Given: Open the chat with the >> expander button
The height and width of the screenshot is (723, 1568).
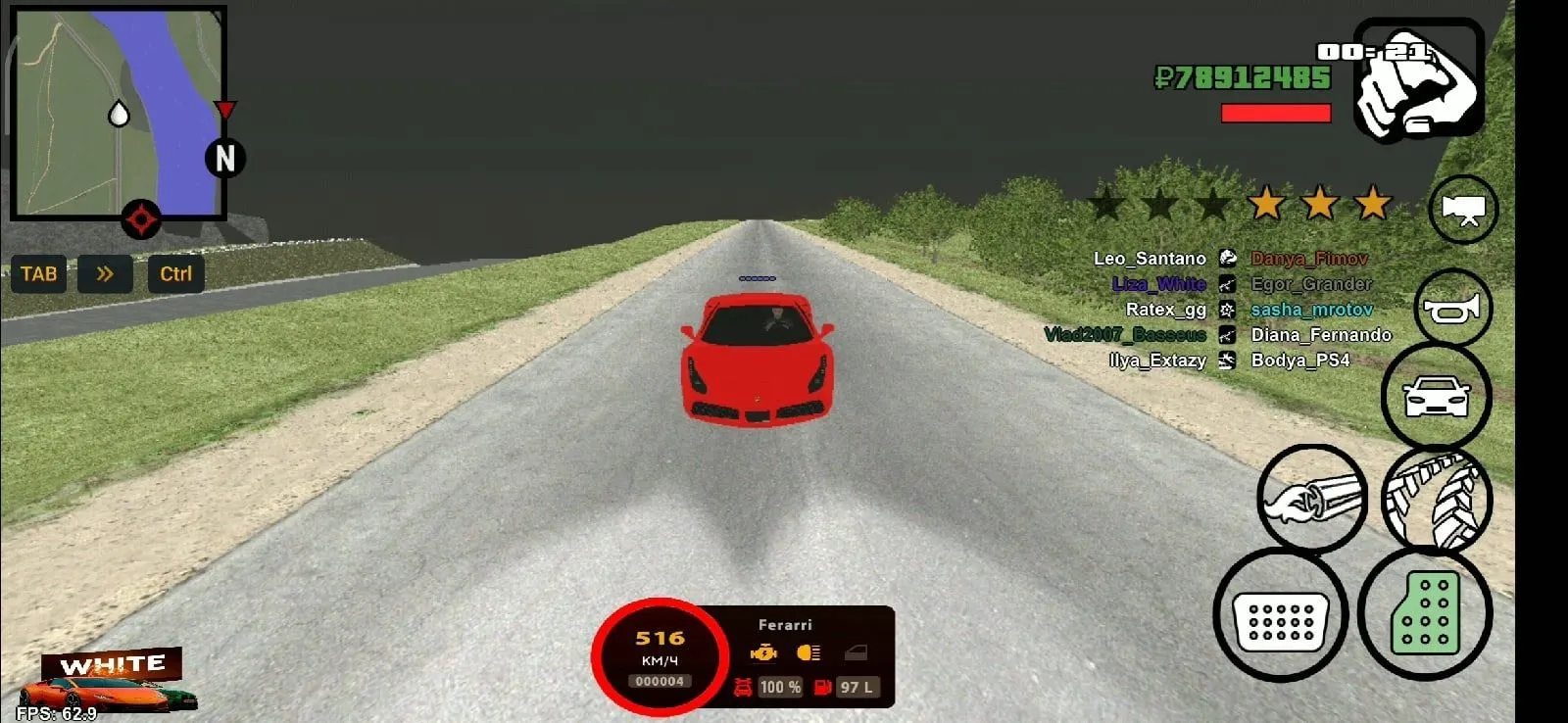Looking at the screenshot, I should coord(106,274).
